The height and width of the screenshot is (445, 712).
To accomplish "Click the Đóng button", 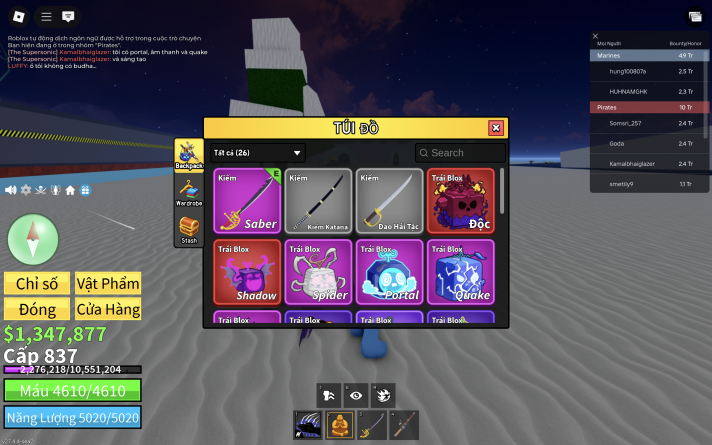I will 36,309.
